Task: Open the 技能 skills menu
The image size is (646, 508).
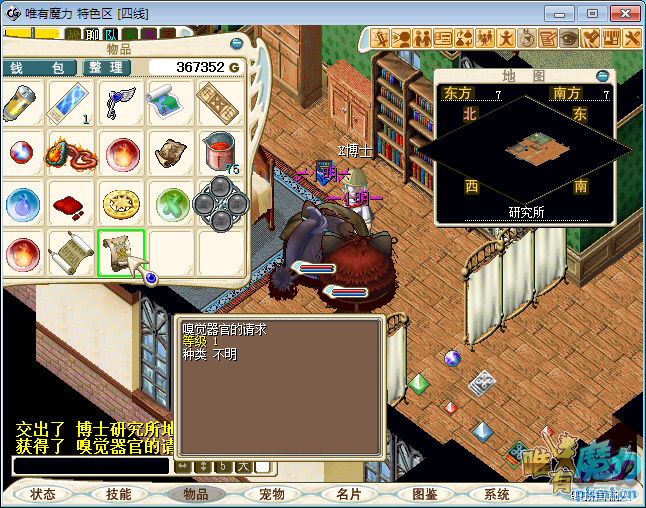Action: [x=119, y=494]
